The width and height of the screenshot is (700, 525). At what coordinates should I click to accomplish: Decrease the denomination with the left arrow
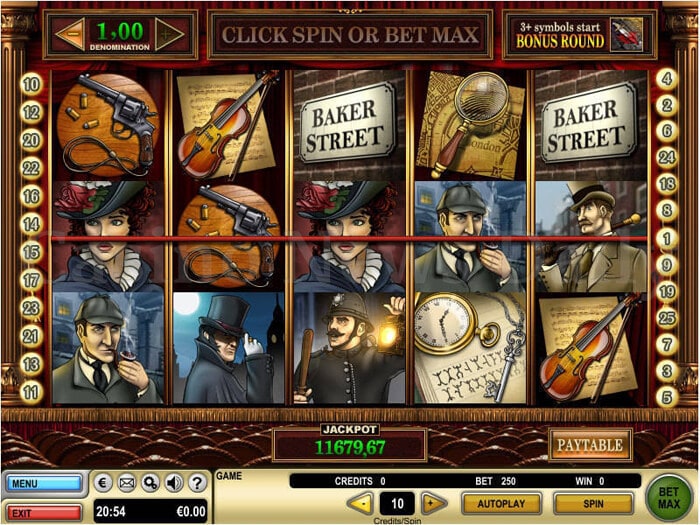tap(69, 34)
